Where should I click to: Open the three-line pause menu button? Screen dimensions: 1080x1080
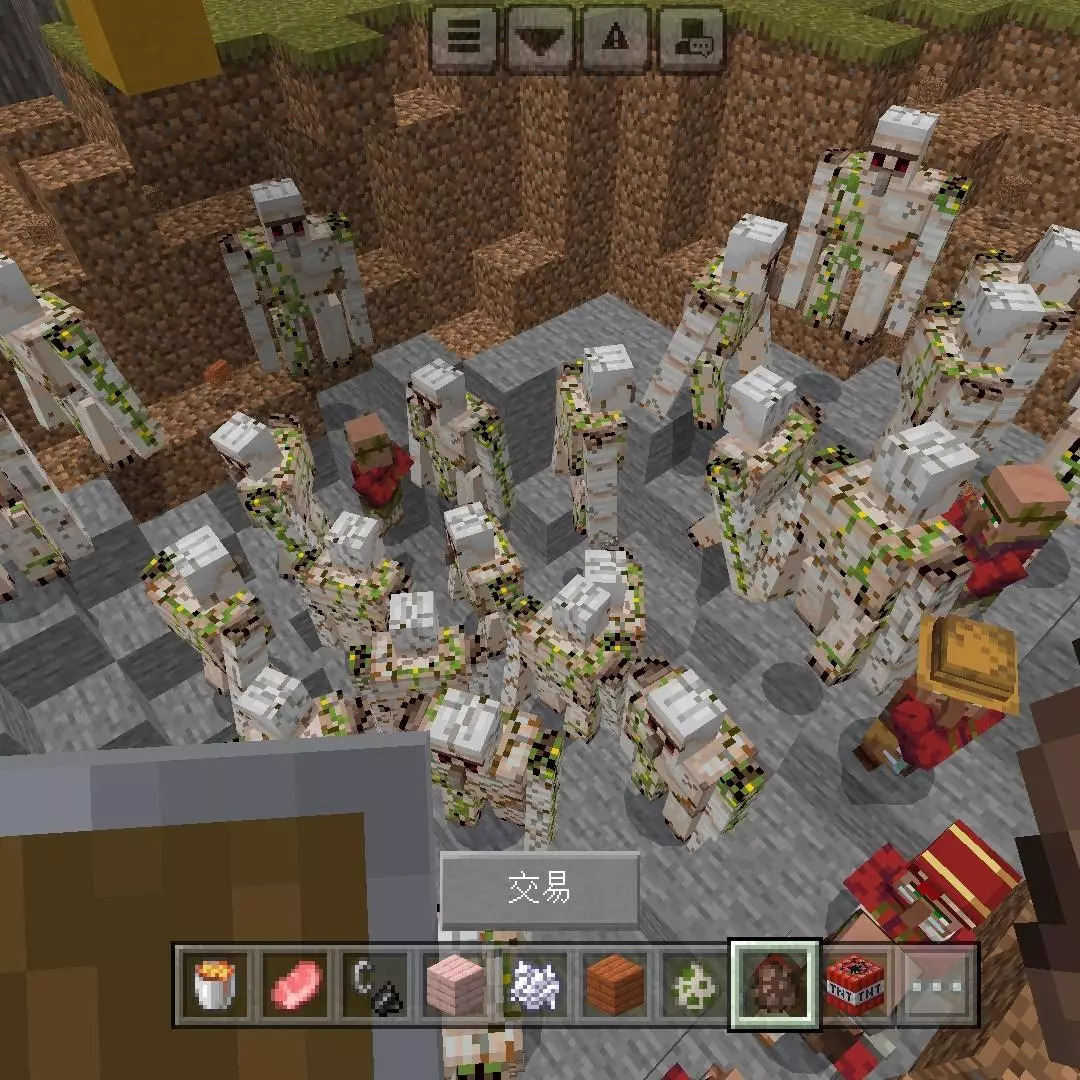[x=463, y=38]
